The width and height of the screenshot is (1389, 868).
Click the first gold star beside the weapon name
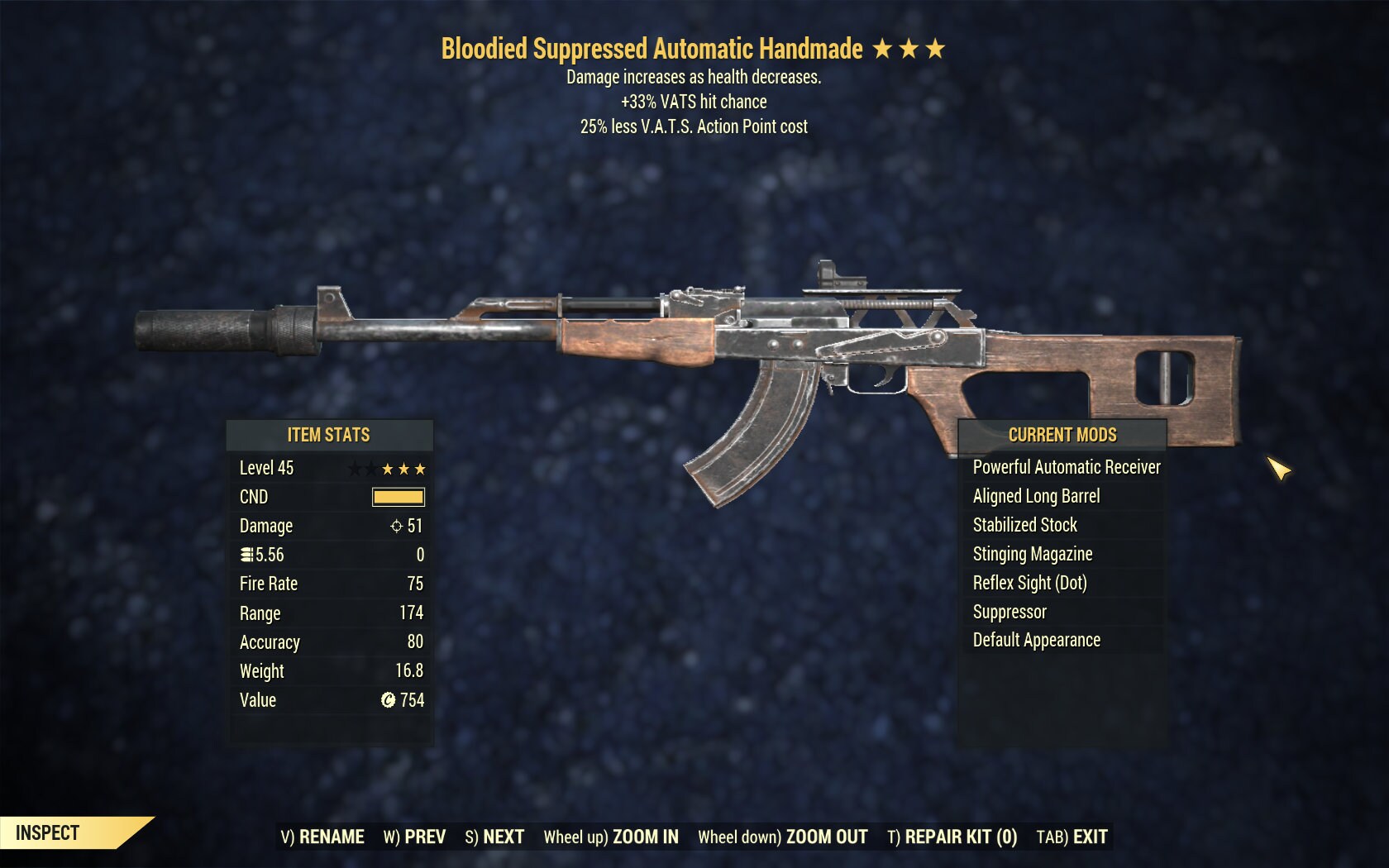pos(884,49)
